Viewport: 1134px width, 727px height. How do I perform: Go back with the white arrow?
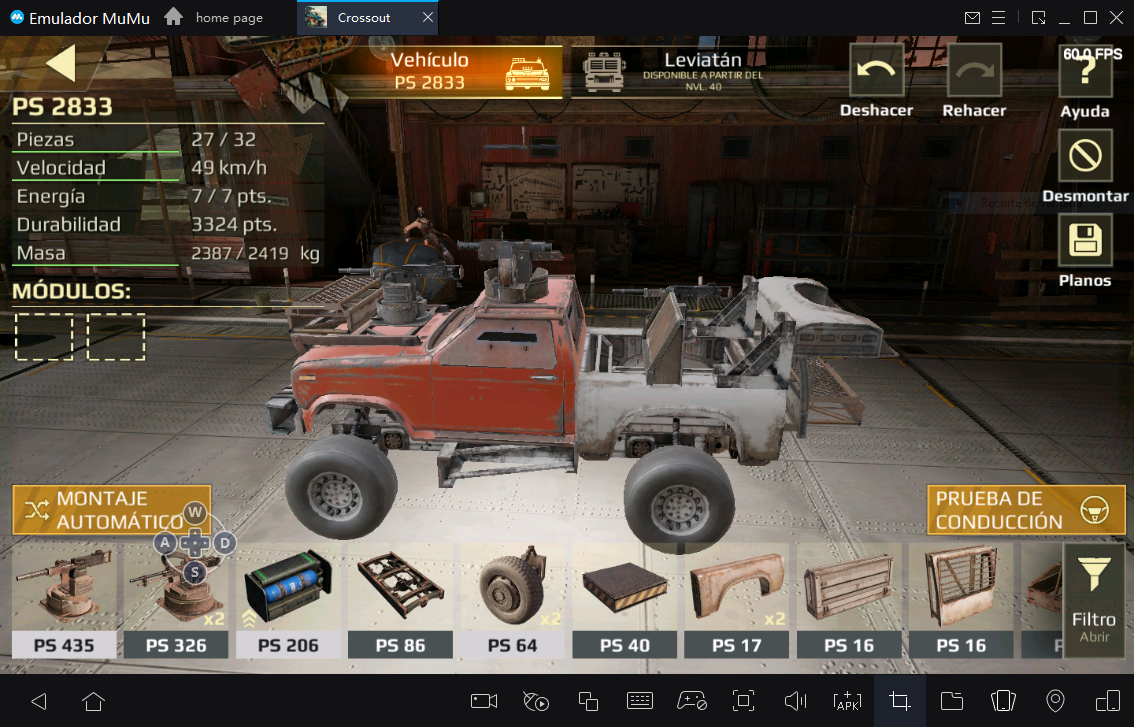click(60, 63)
